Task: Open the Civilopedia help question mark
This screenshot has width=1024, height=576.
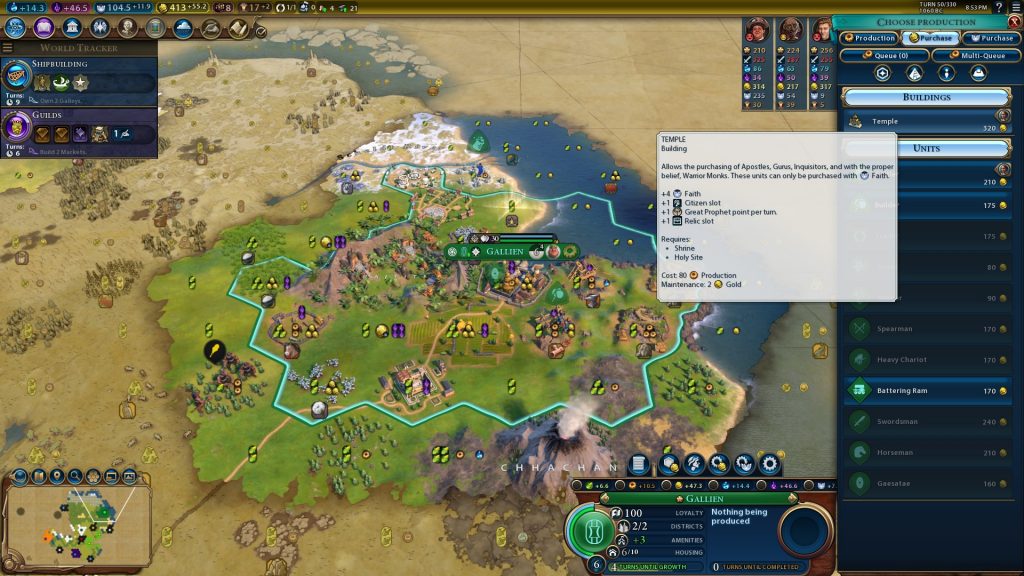Action: point(996,7)
